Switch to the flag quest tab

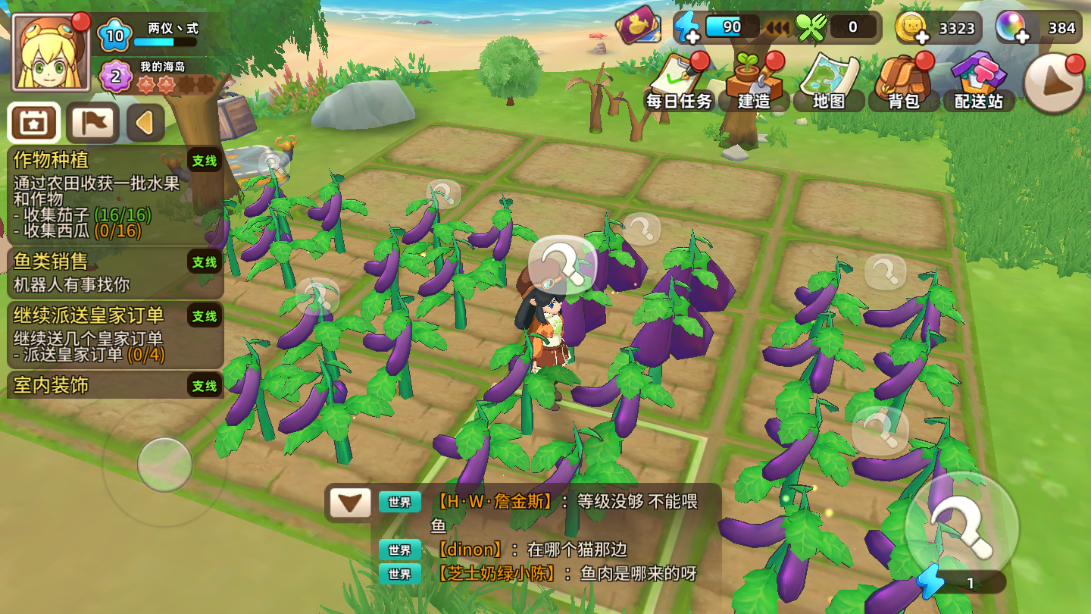[93, 123]
